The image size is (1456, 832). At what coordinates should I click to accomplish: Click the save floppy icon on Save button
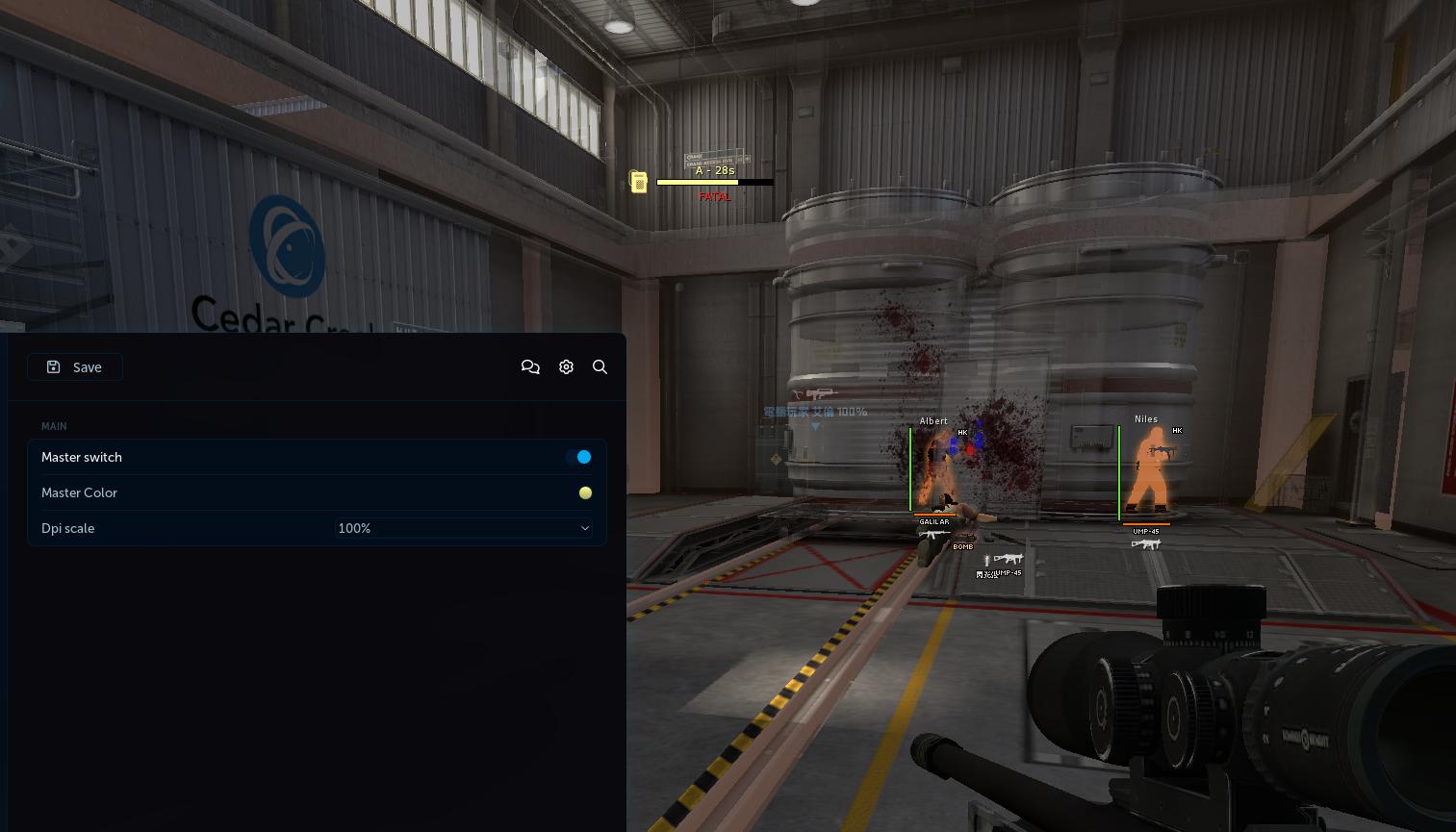(54, 366)
